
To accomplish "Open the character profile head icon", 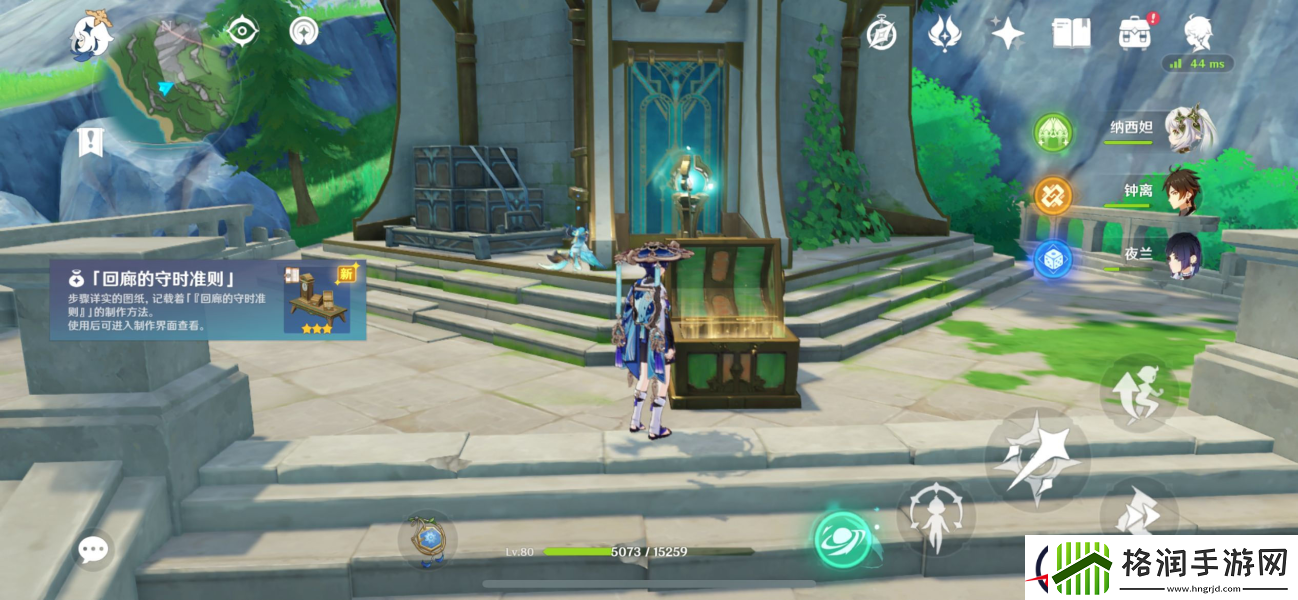I will pos(1197,34).
